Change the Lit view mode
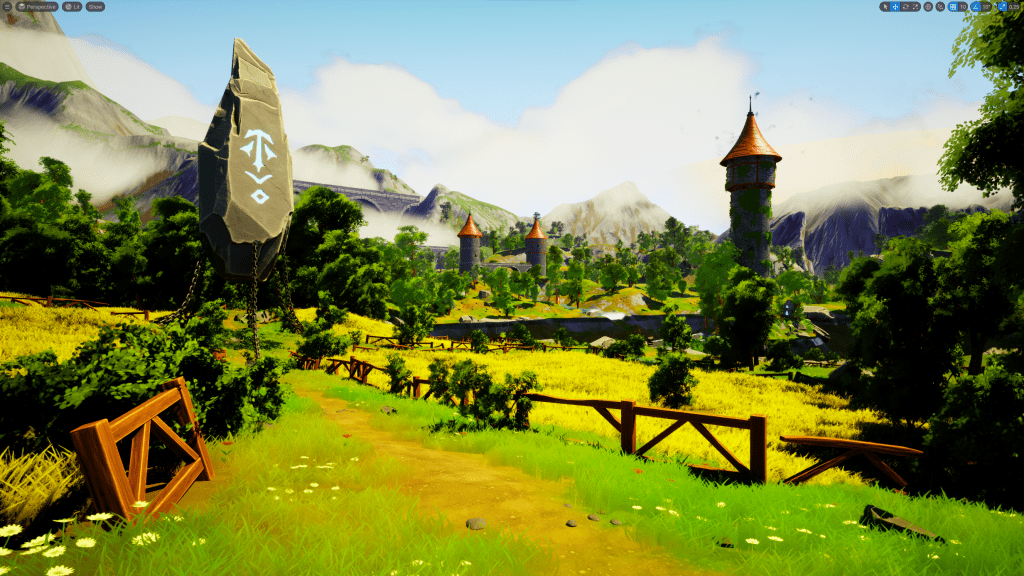The height and width of the screenshot is (576, 1024). (72, 6)
